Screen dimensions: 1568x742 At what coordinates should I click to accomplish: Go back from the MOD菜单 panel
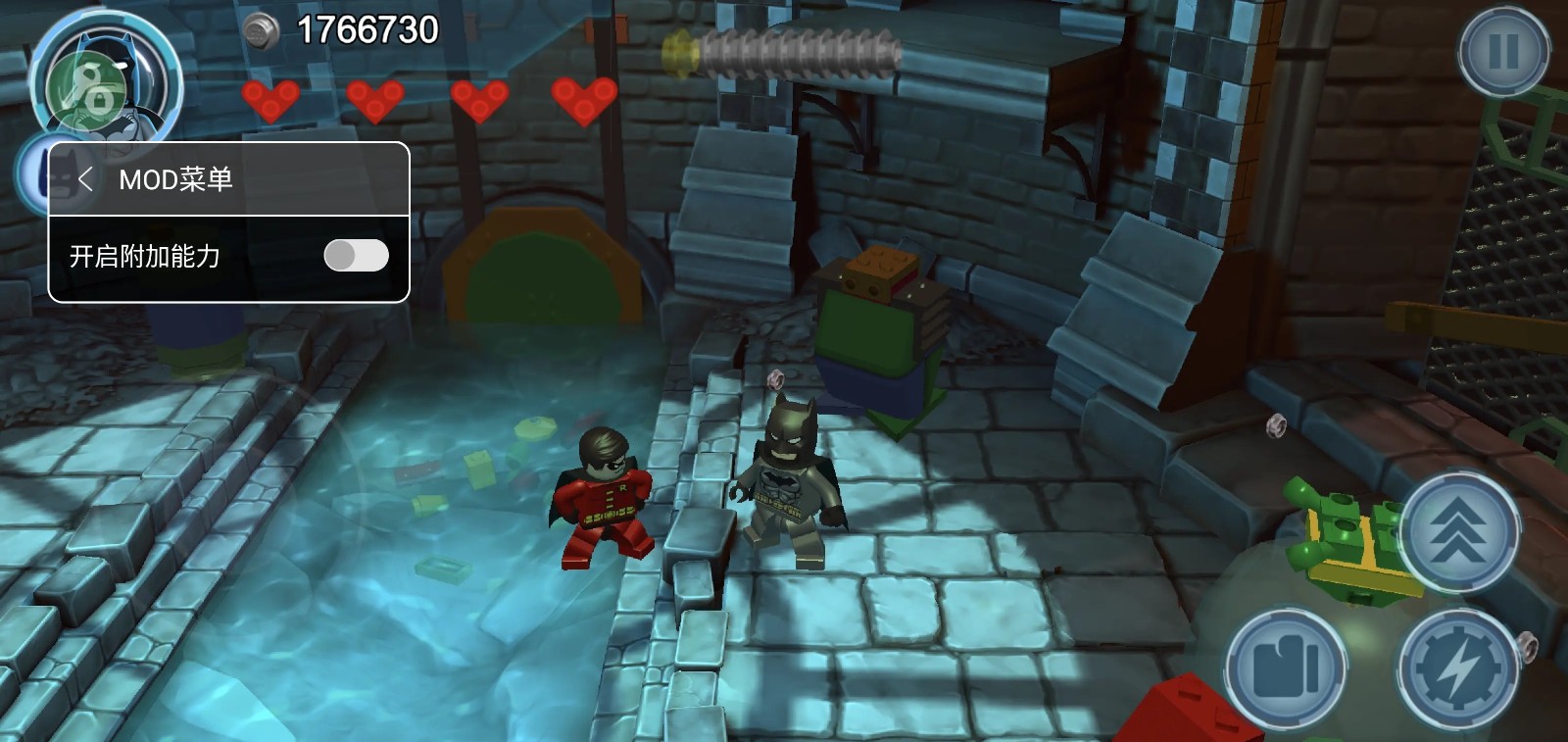pos(86,179)
